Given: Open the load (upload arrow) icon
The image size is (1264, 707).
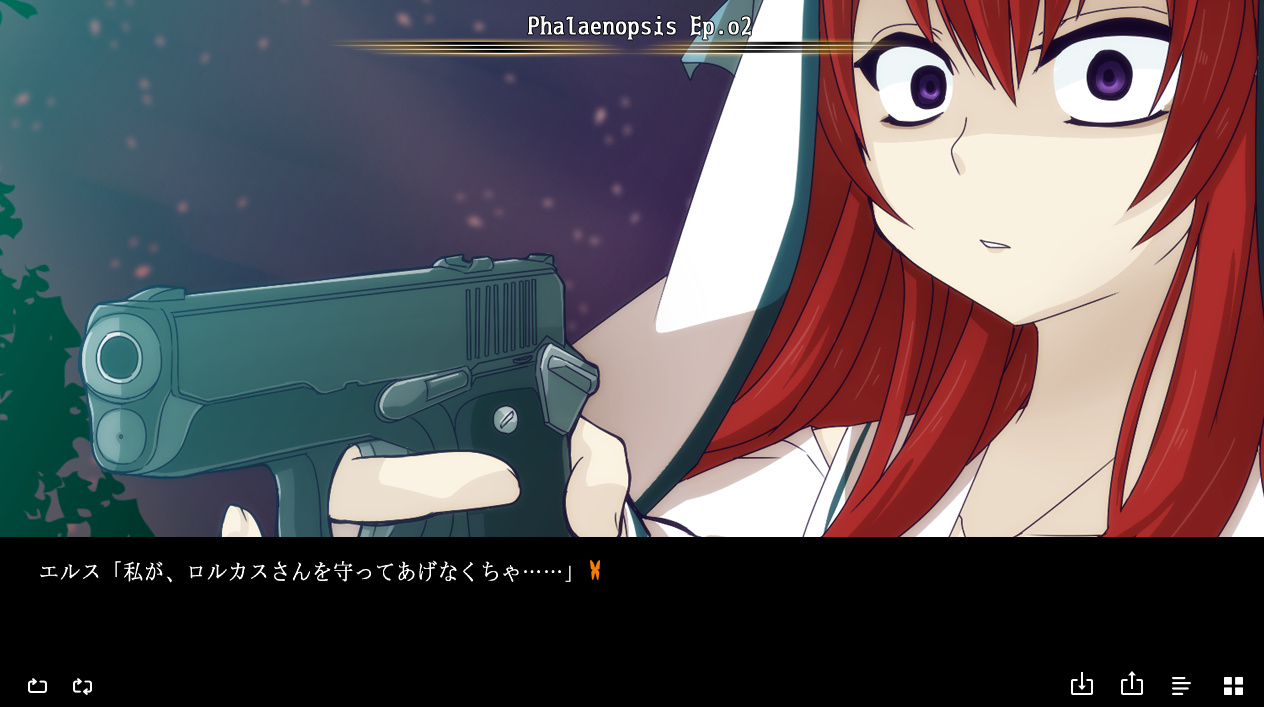Looking at the screenshot, I should point(1131,684).
